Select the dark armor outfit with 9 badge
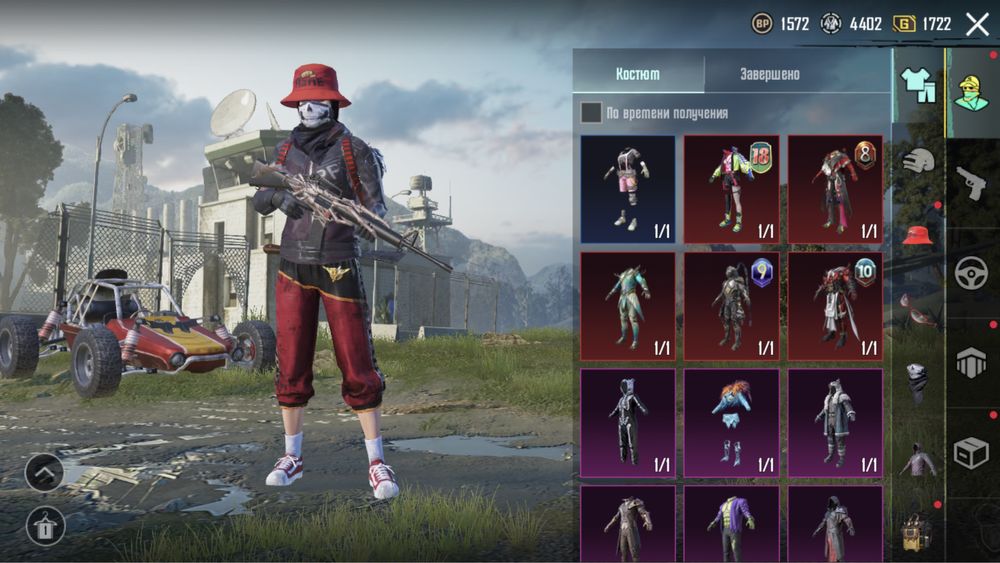 pos(731,306)
